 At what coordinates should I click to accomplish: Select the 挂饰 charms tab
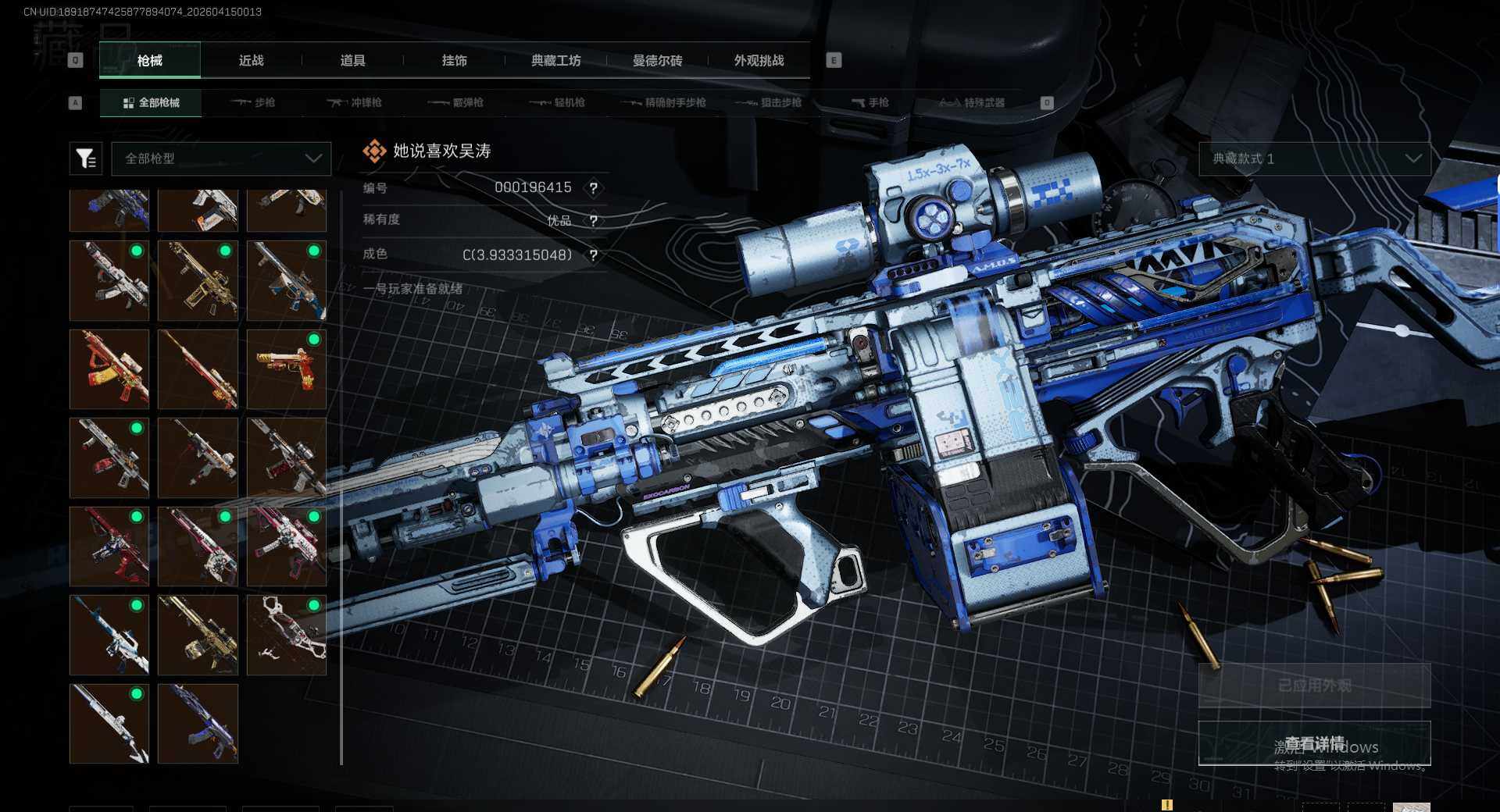coord(454,61)
